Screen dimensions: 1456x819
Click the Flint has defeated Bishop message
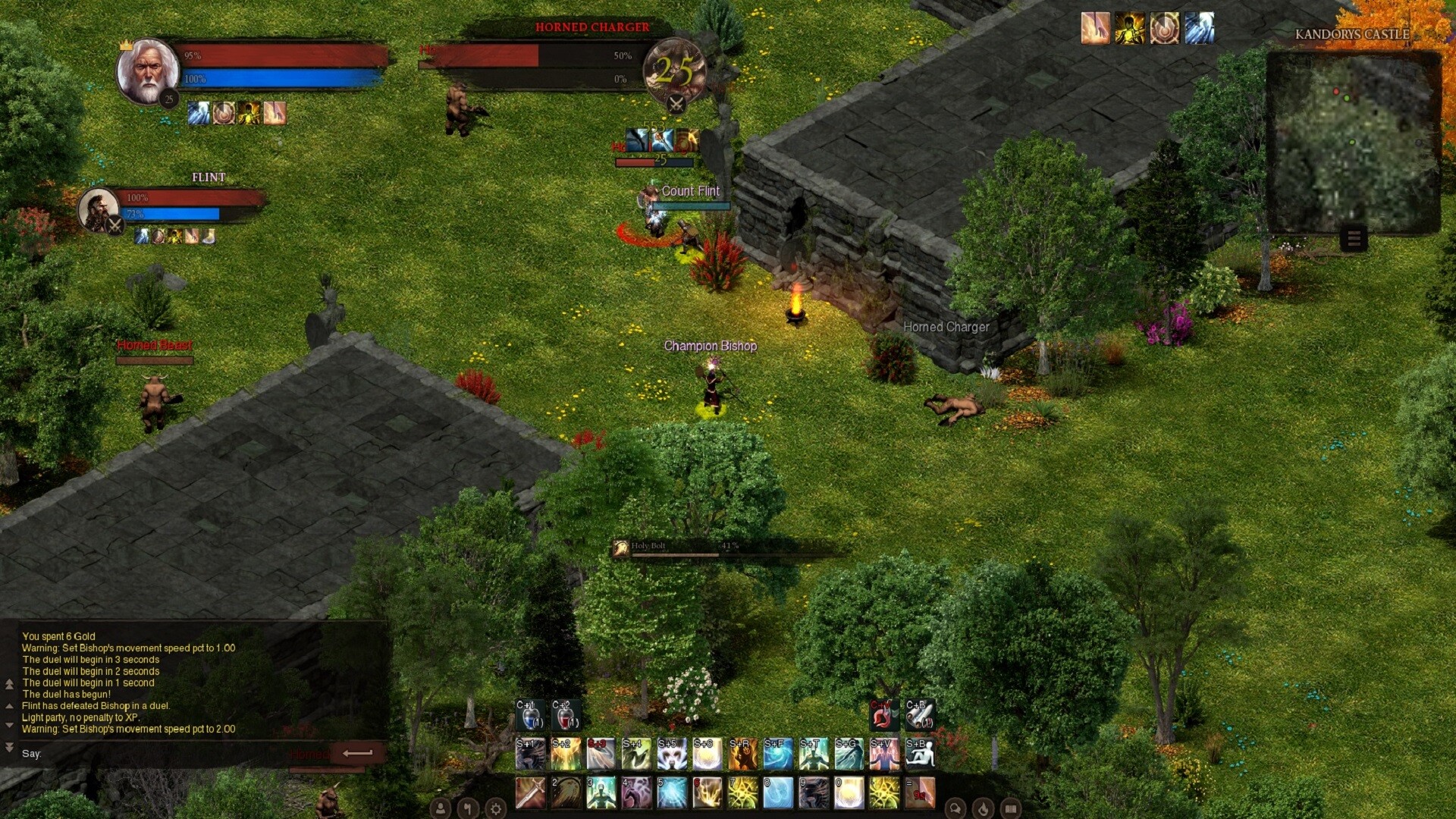coord(96,705)
